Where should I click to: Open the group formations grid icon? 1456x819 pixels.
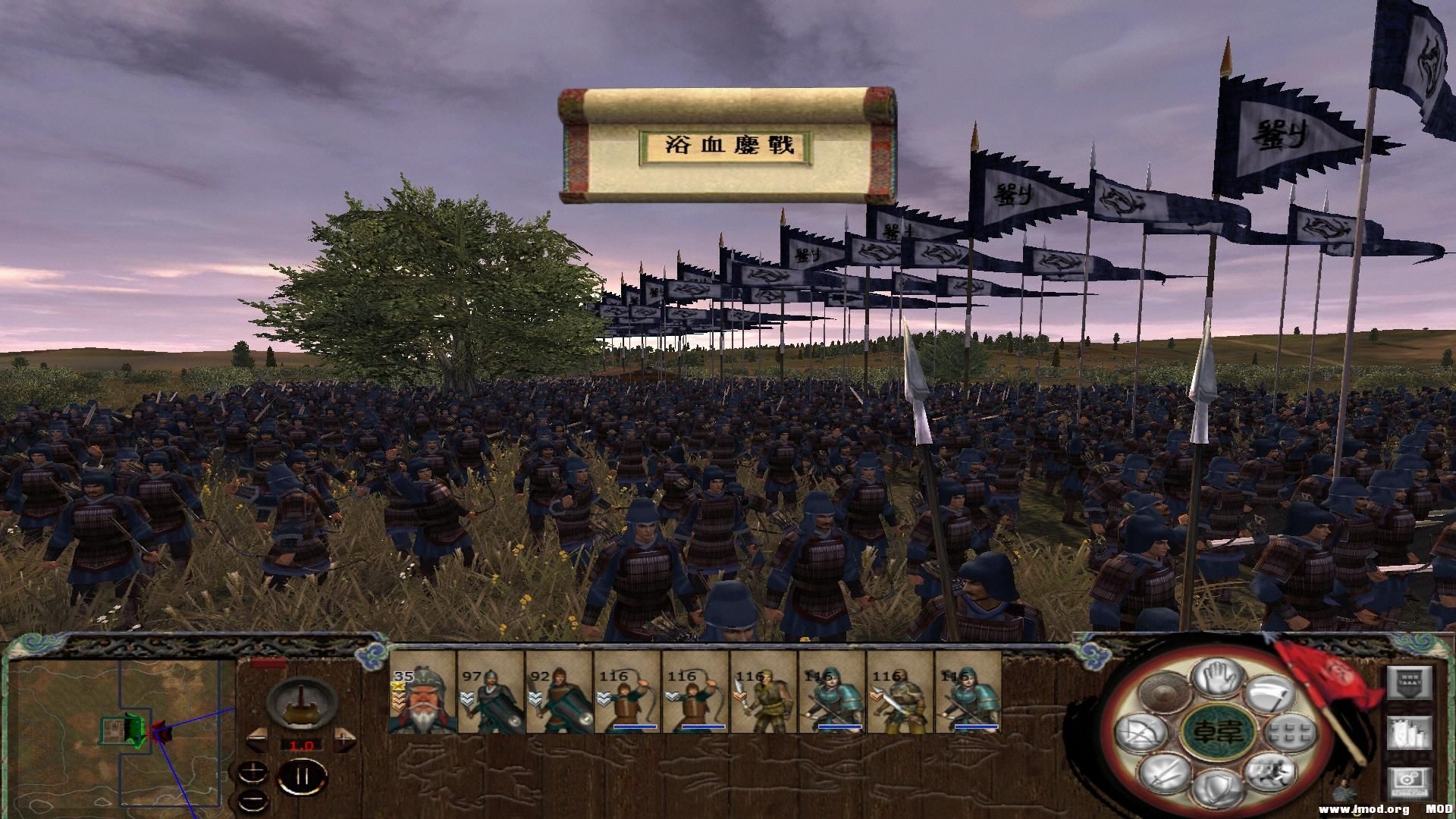1288,734
